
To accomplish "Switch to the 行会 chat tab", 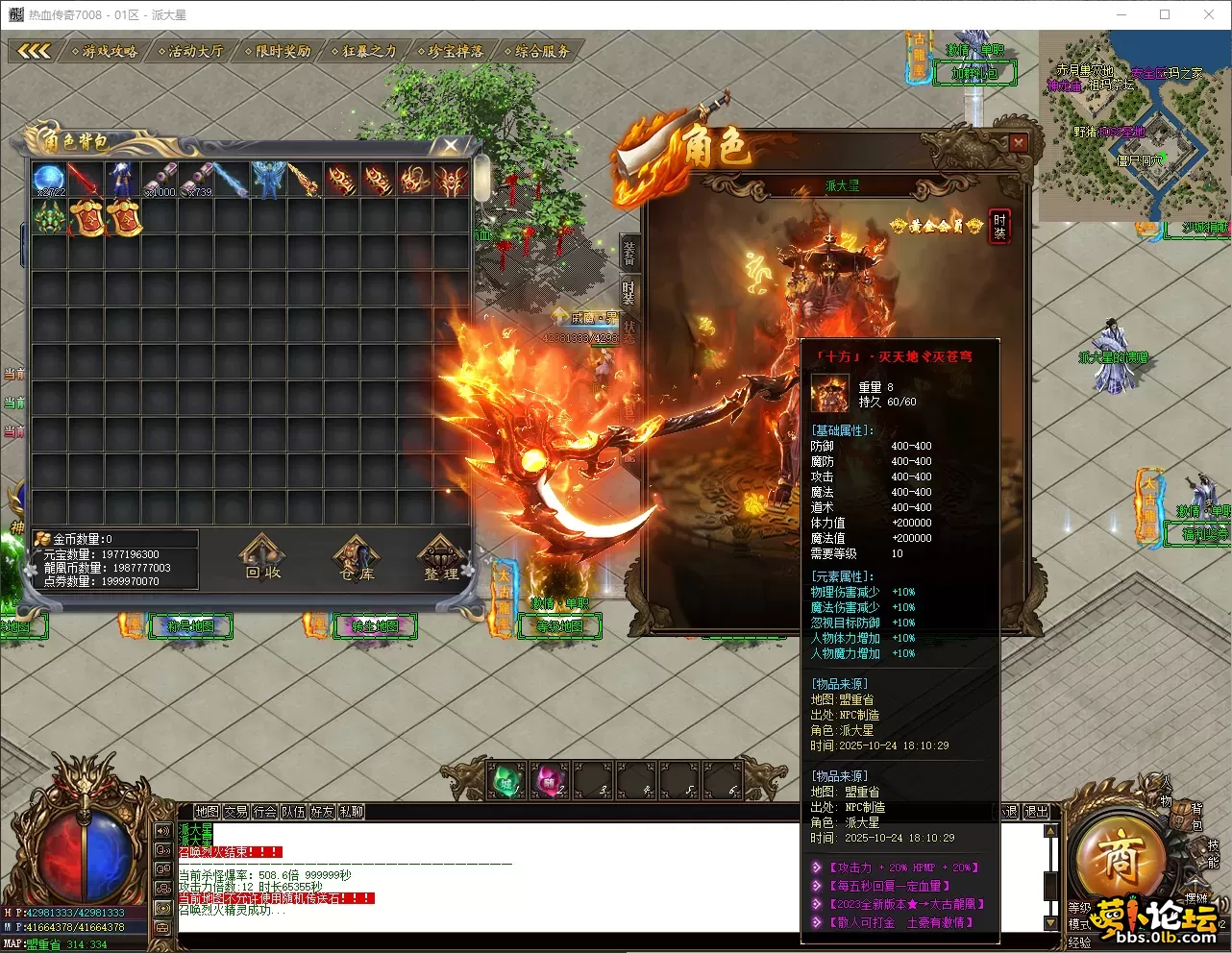I will click(x=265, y=812).
